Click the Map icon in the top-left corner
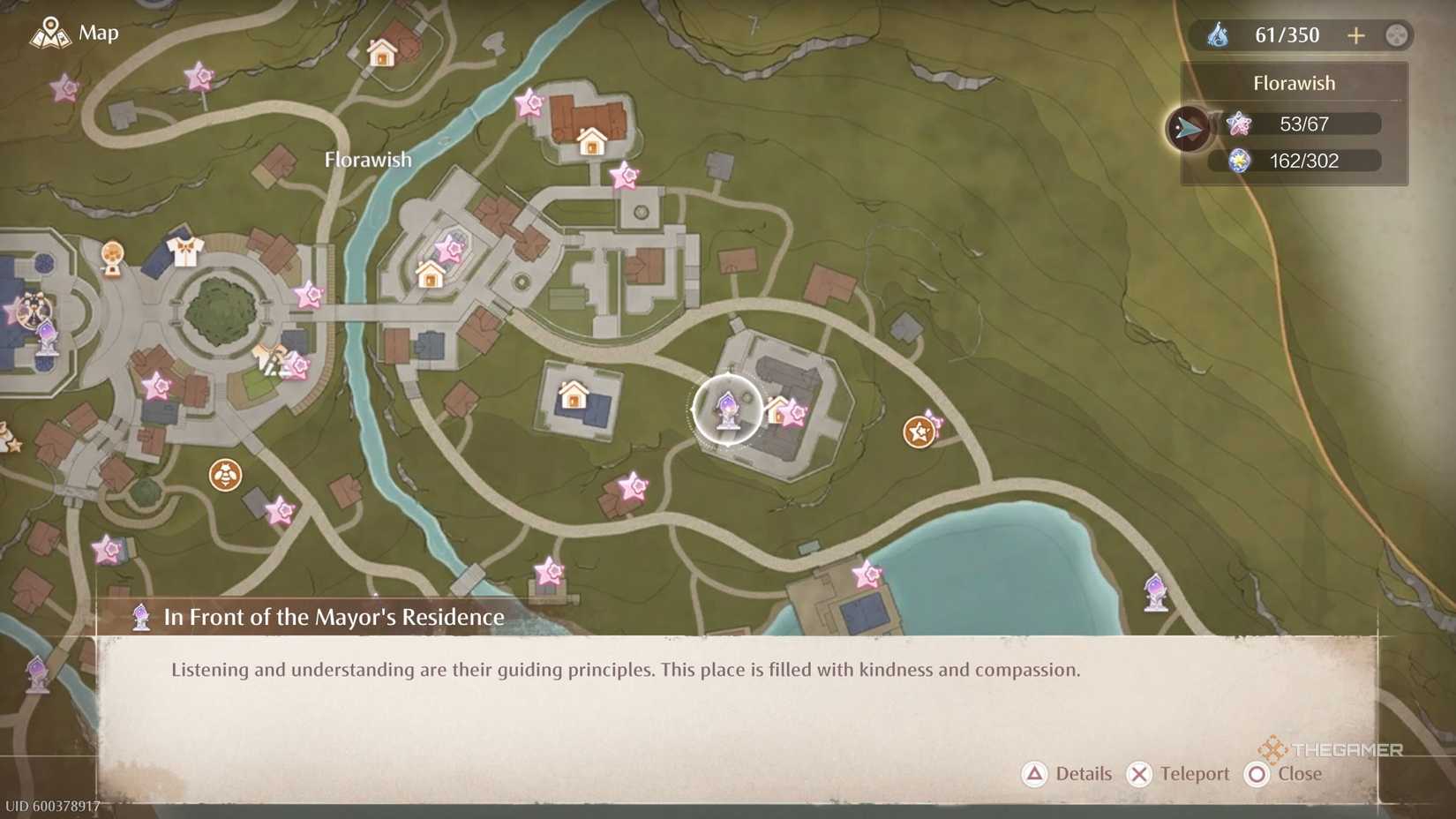This screenshot has height=819, width=1456. click(50, 32)
